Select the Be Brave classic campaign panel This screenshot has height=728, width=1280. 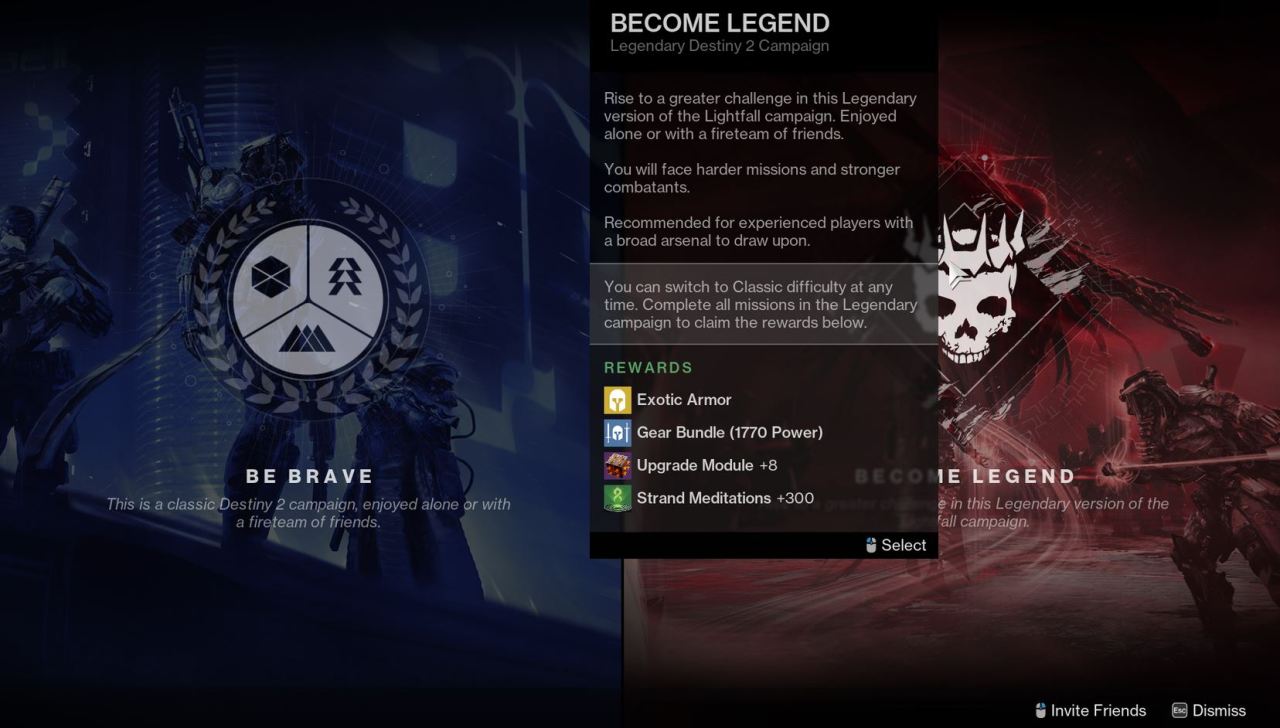(308, 476)
